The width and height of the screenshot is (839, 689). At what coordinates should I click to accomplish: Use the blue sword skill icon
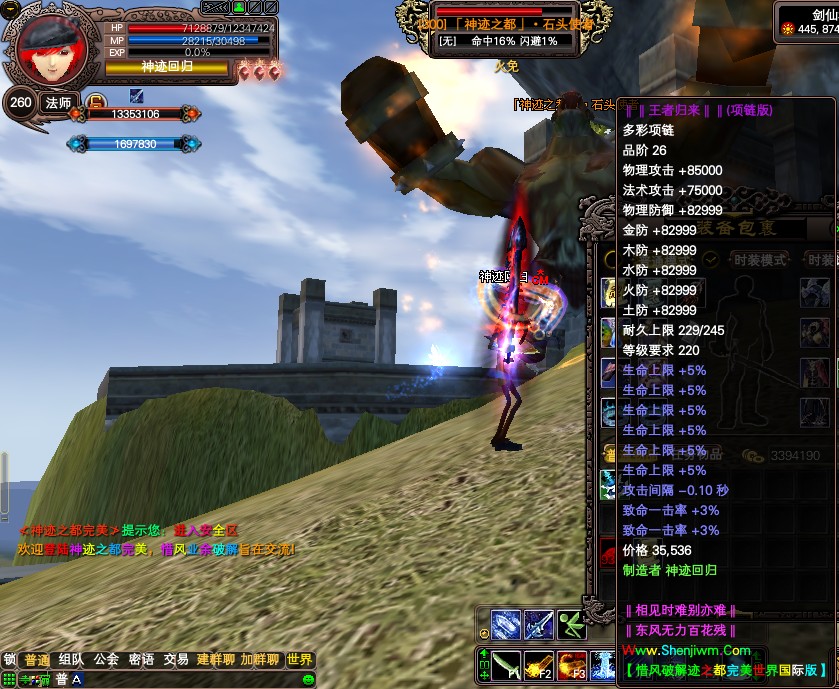click(539, 625)
